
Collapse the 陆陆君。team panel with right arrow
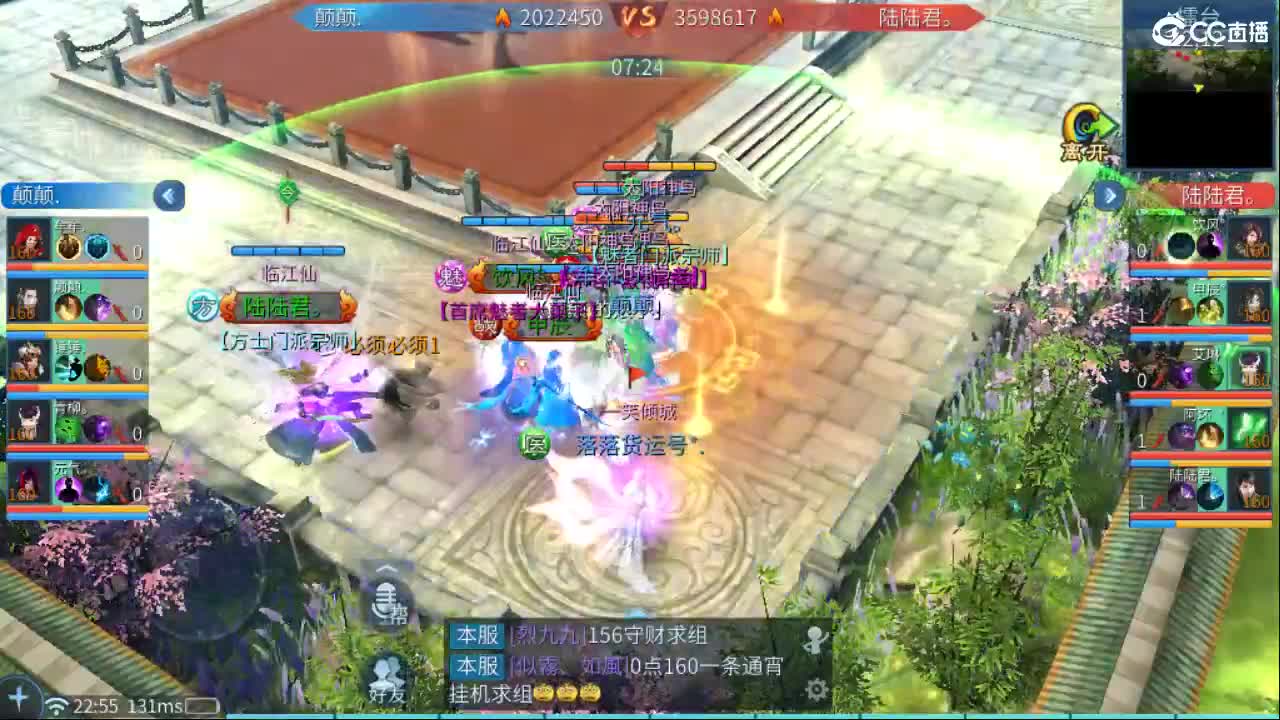click(x=1109, y=196)
